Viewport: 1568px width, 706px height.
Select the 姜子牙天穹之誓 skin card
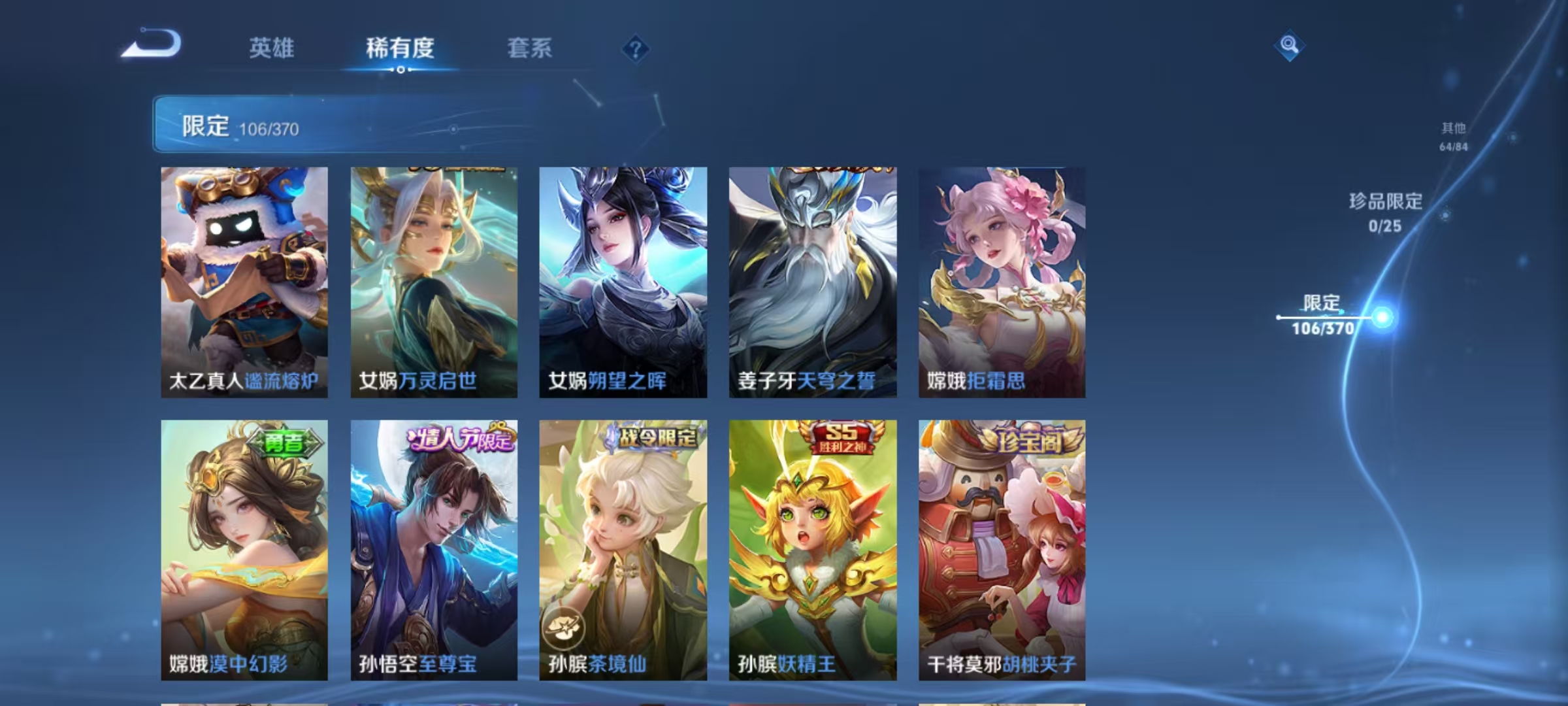(813, 281)
